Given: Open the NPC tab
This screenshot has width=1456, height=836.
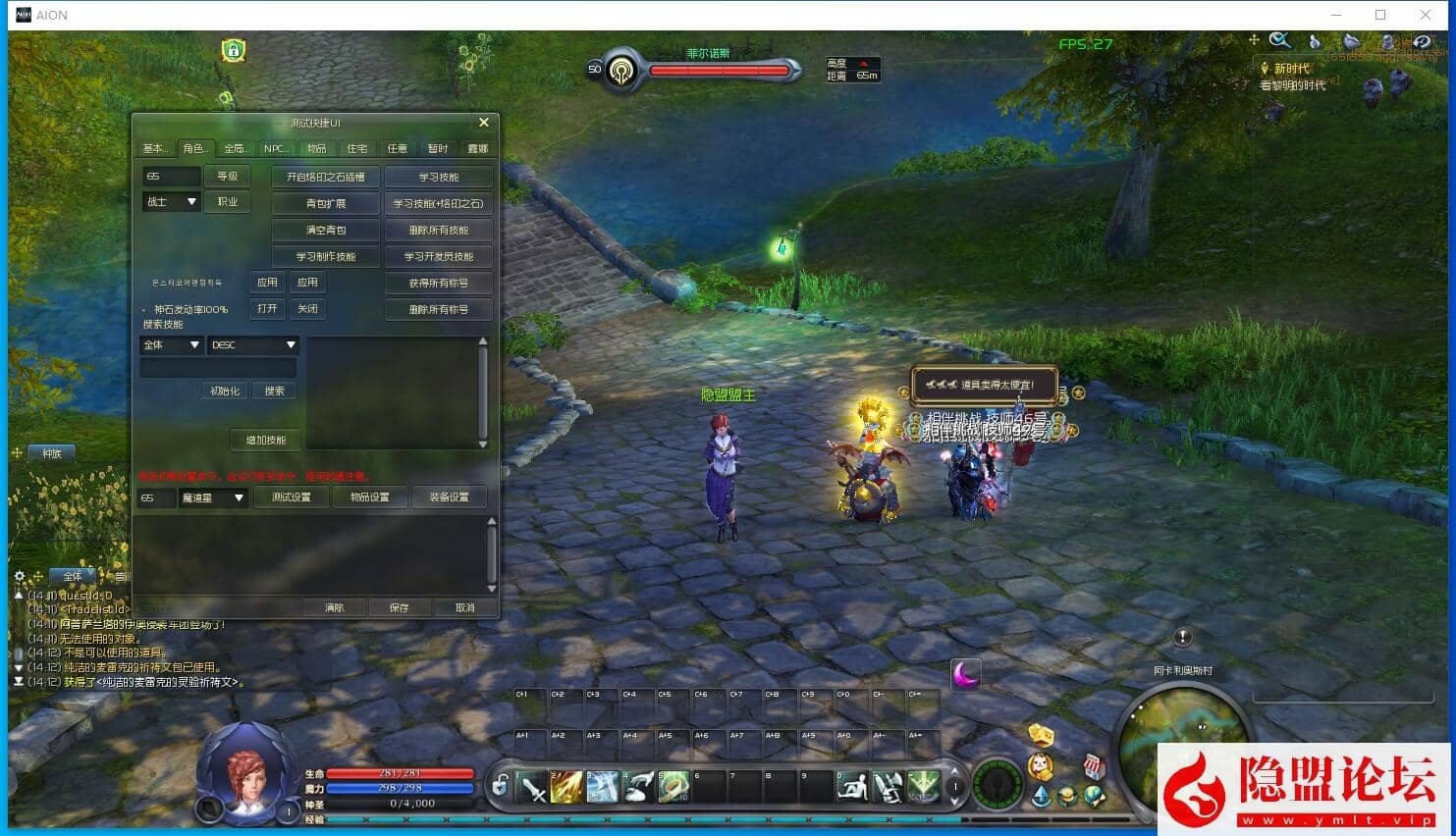Looking at the screenshot, I should (x=275, y=149).
